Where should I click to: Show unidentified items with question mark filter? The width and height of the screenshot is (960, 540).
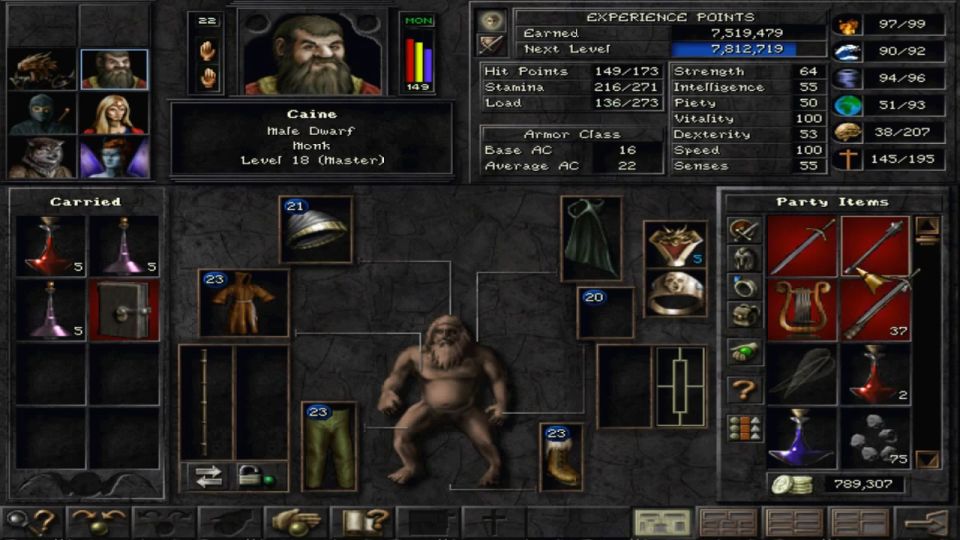pyautogui.click(x=745, y=388)
